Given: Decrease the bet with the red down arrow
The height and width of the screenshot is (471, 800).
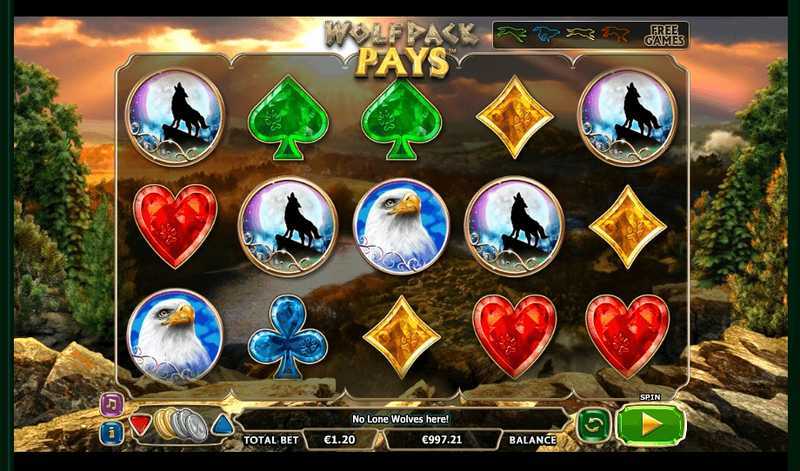Looking at the screenshot, I should [140, 424].
